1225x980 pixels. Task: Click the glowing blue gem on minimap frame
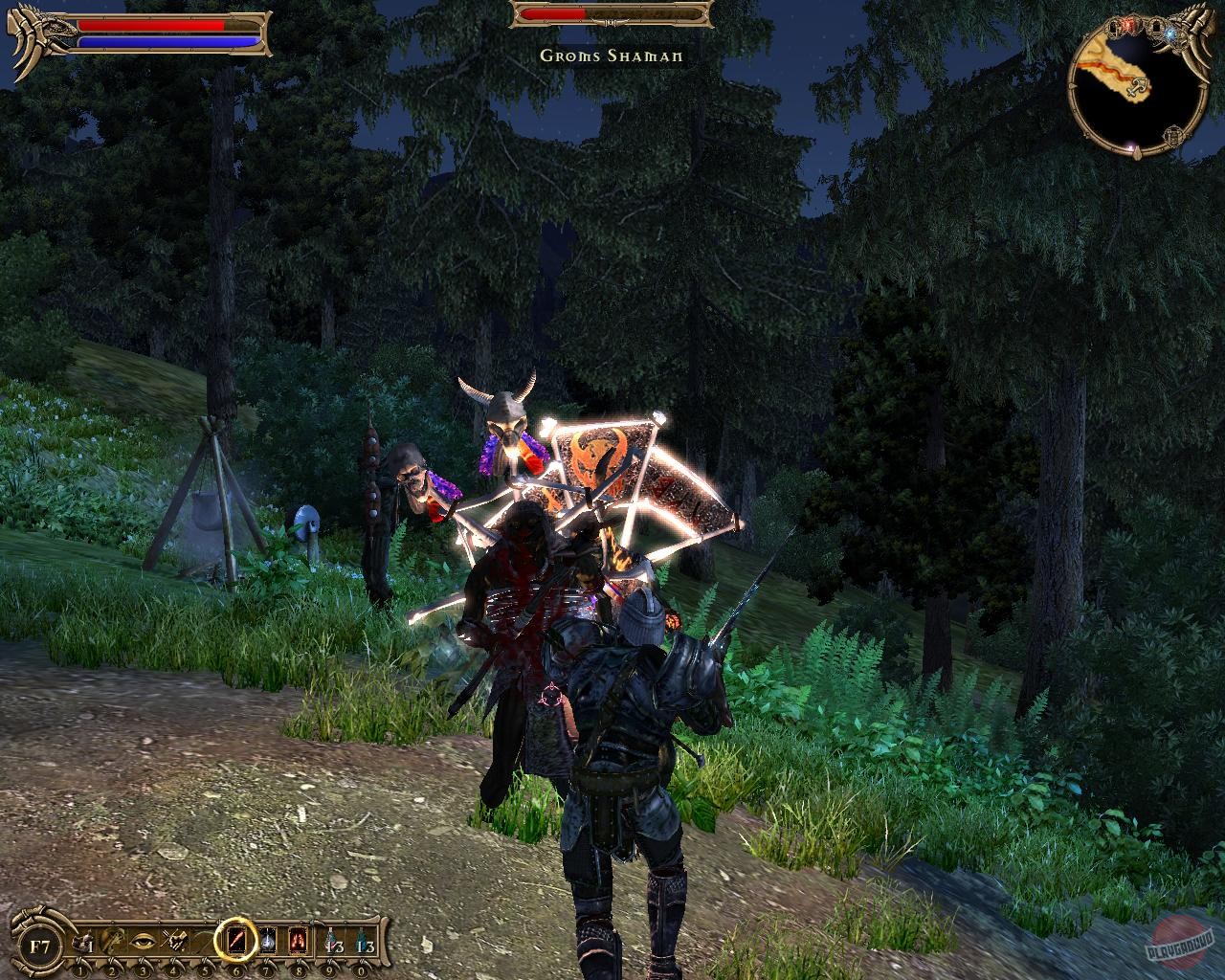point(1170,33)
